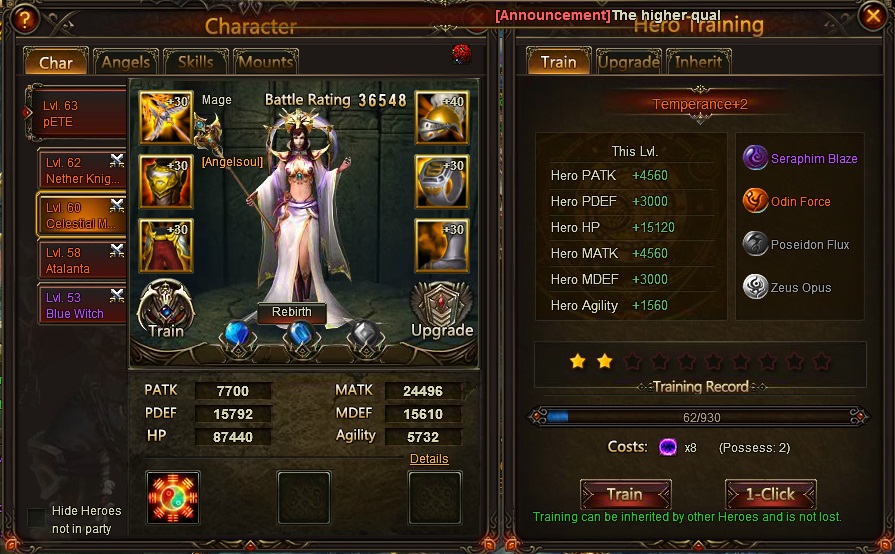Open the Train emblem under the character

tap(166, 310)
